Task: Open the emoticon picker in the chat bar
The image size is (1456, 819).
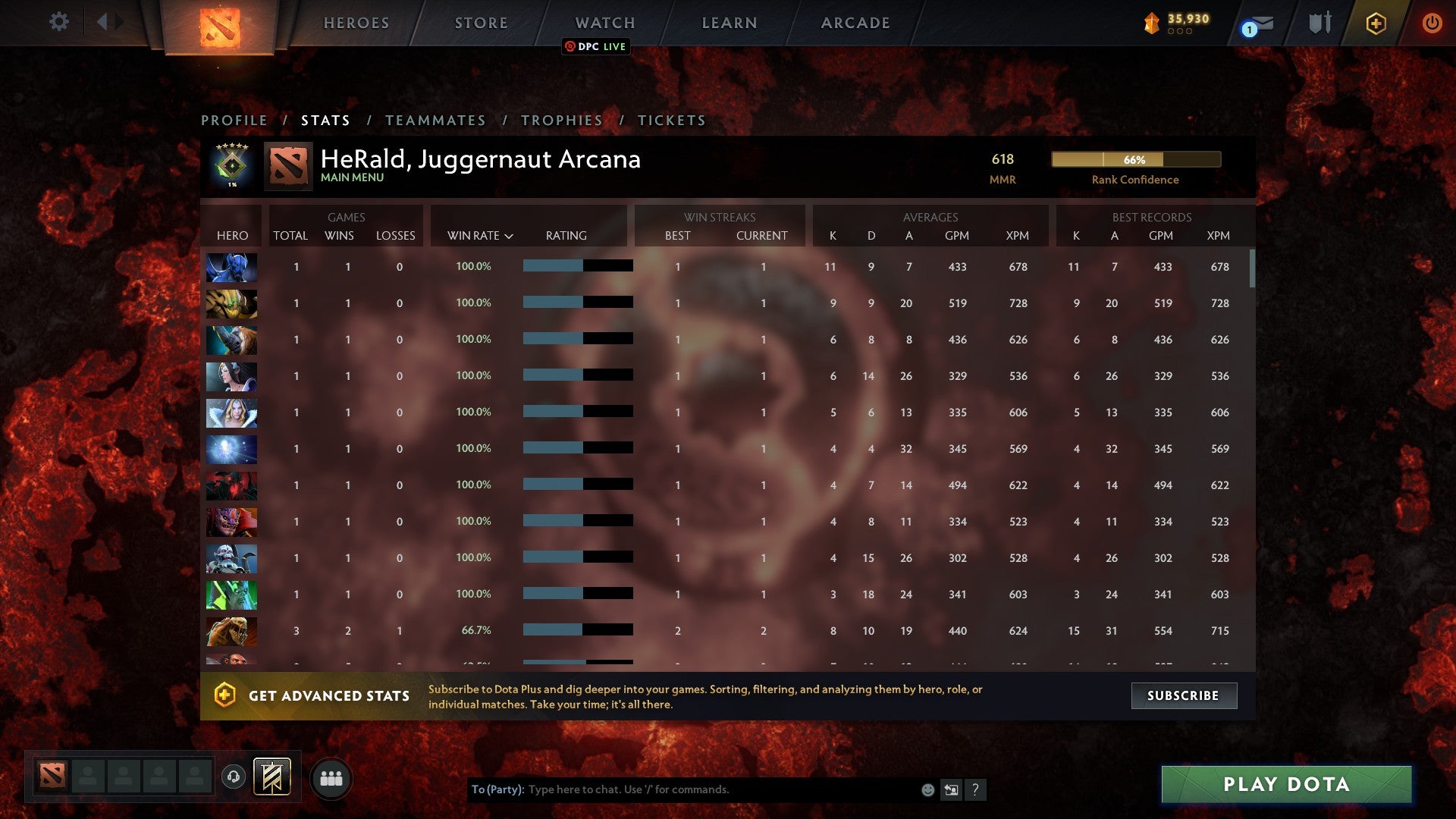Action: 927,789
